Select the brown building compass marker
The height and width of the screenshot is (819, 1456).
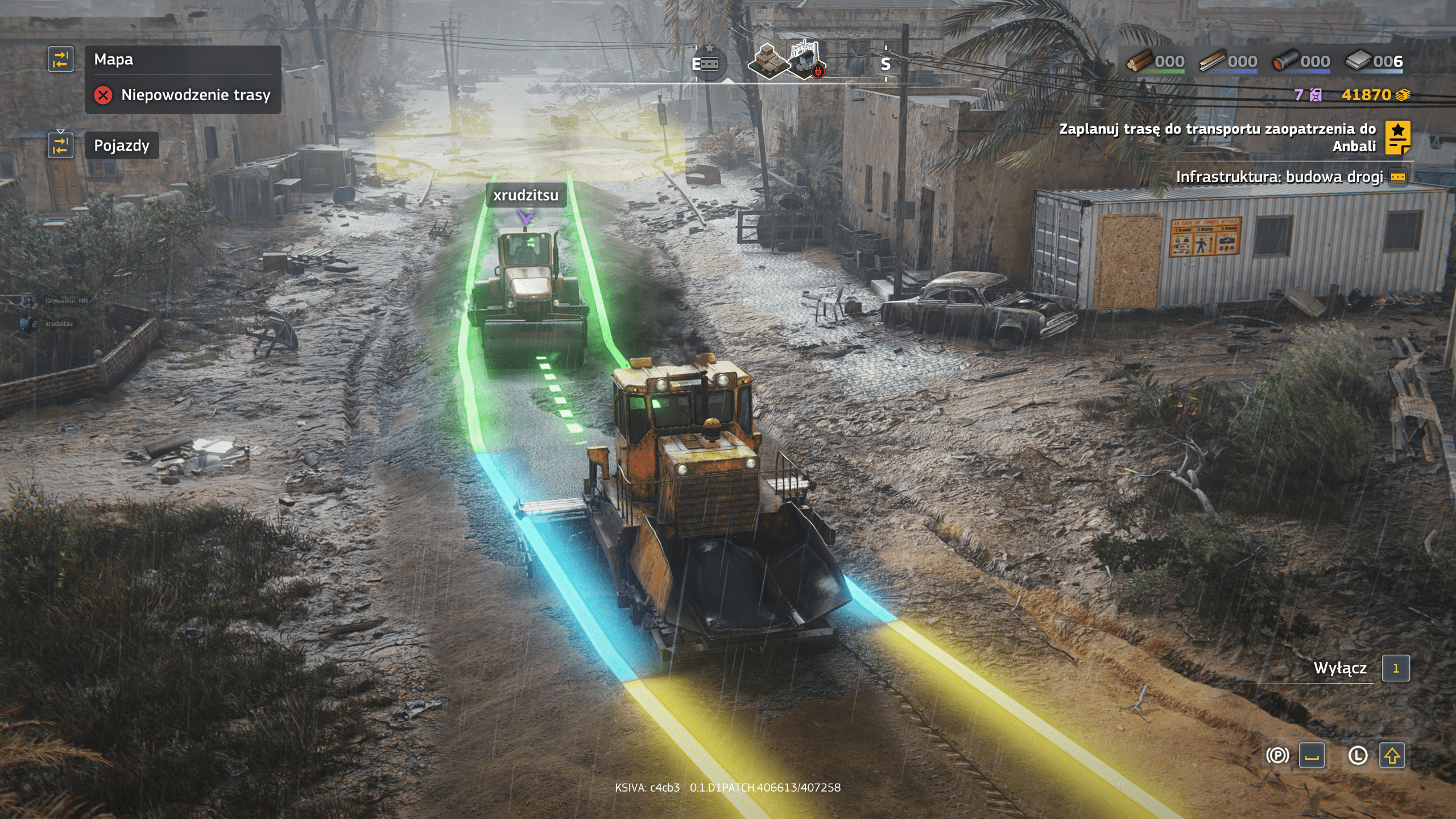(x=768, y=61)
